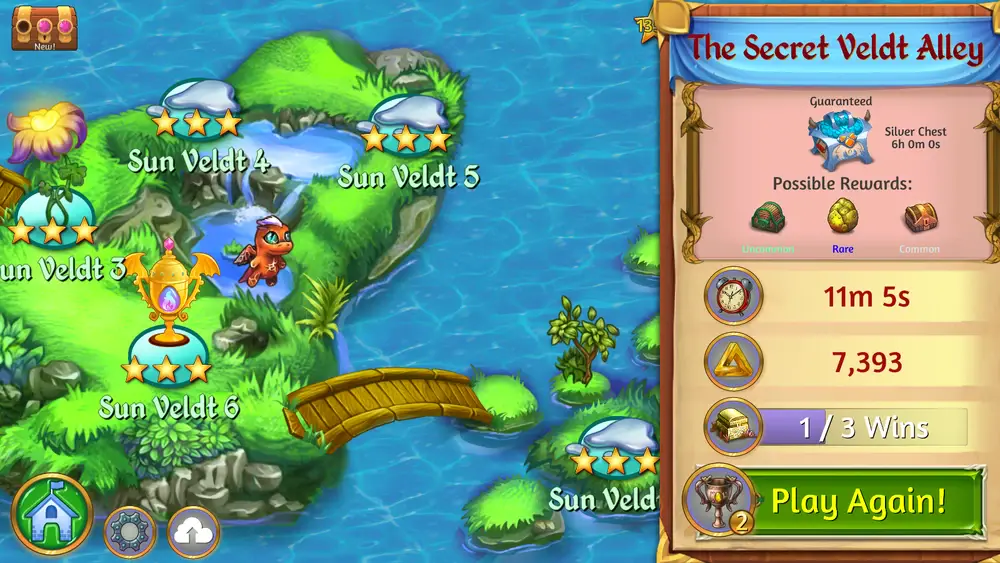Return to camp with the home button
Screen dimensions: 1000x563
(52, 514)
